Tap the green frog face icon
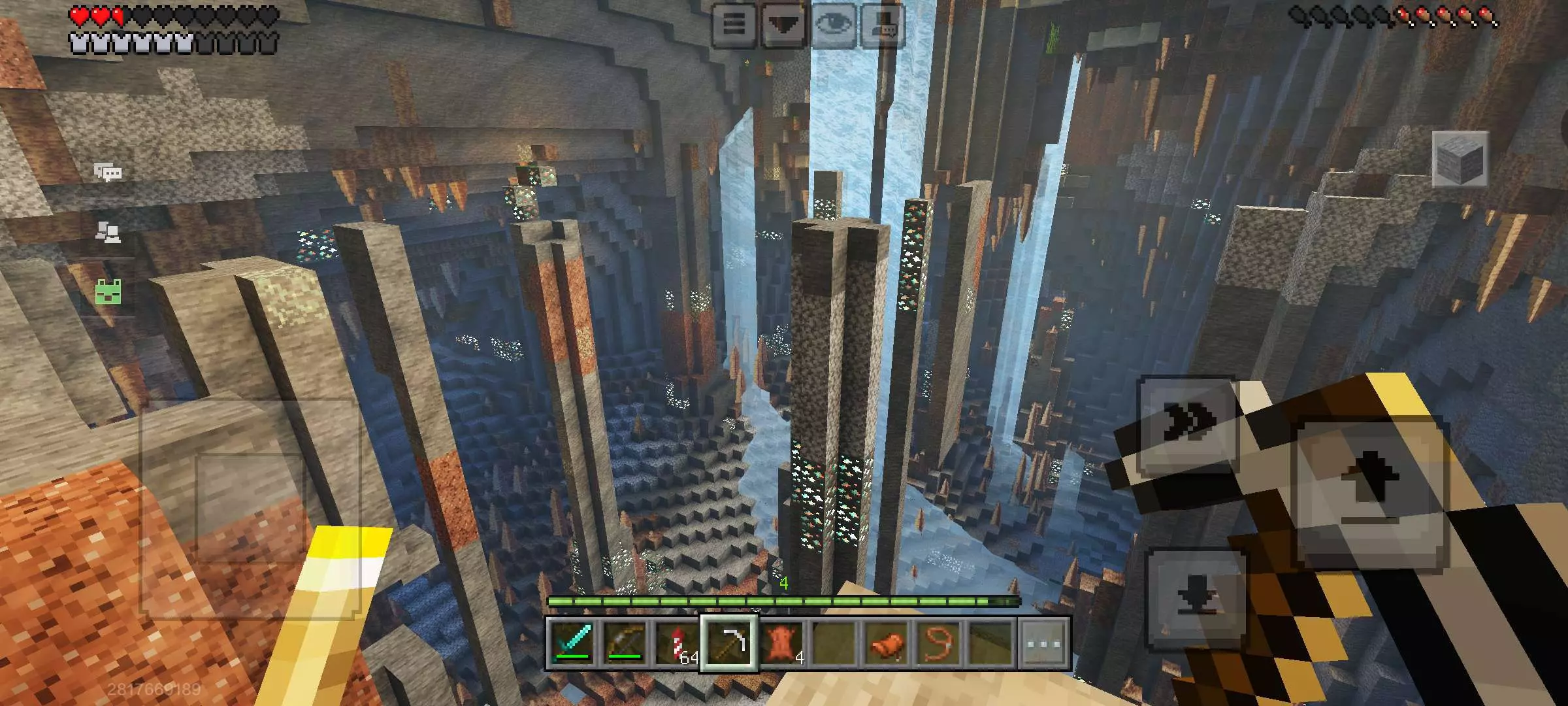The height and width of the screenshot is (706, 1568). pos(108,292)
